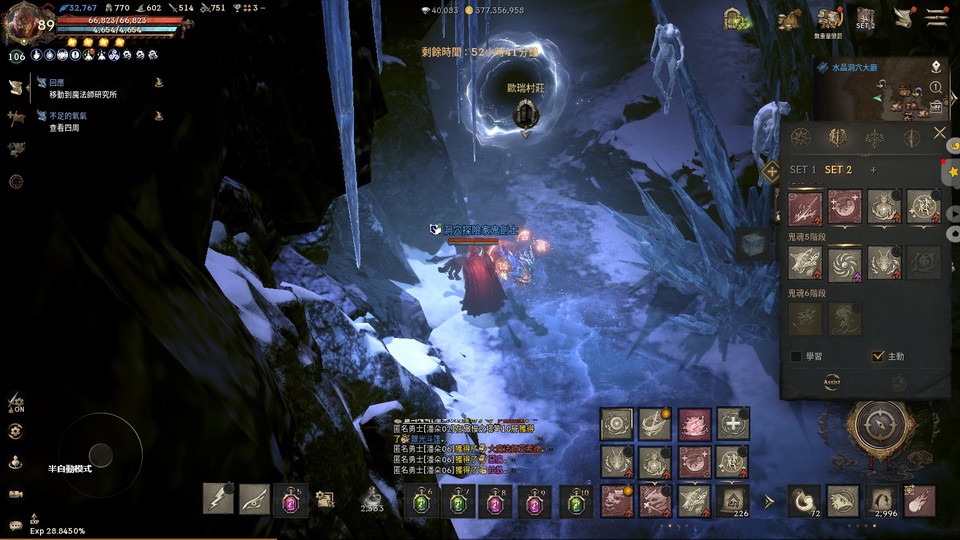The height and width of the screenshot is (540, 960).
Task: Toggle the 學習 checkbox
Action: tap(796, 356)
